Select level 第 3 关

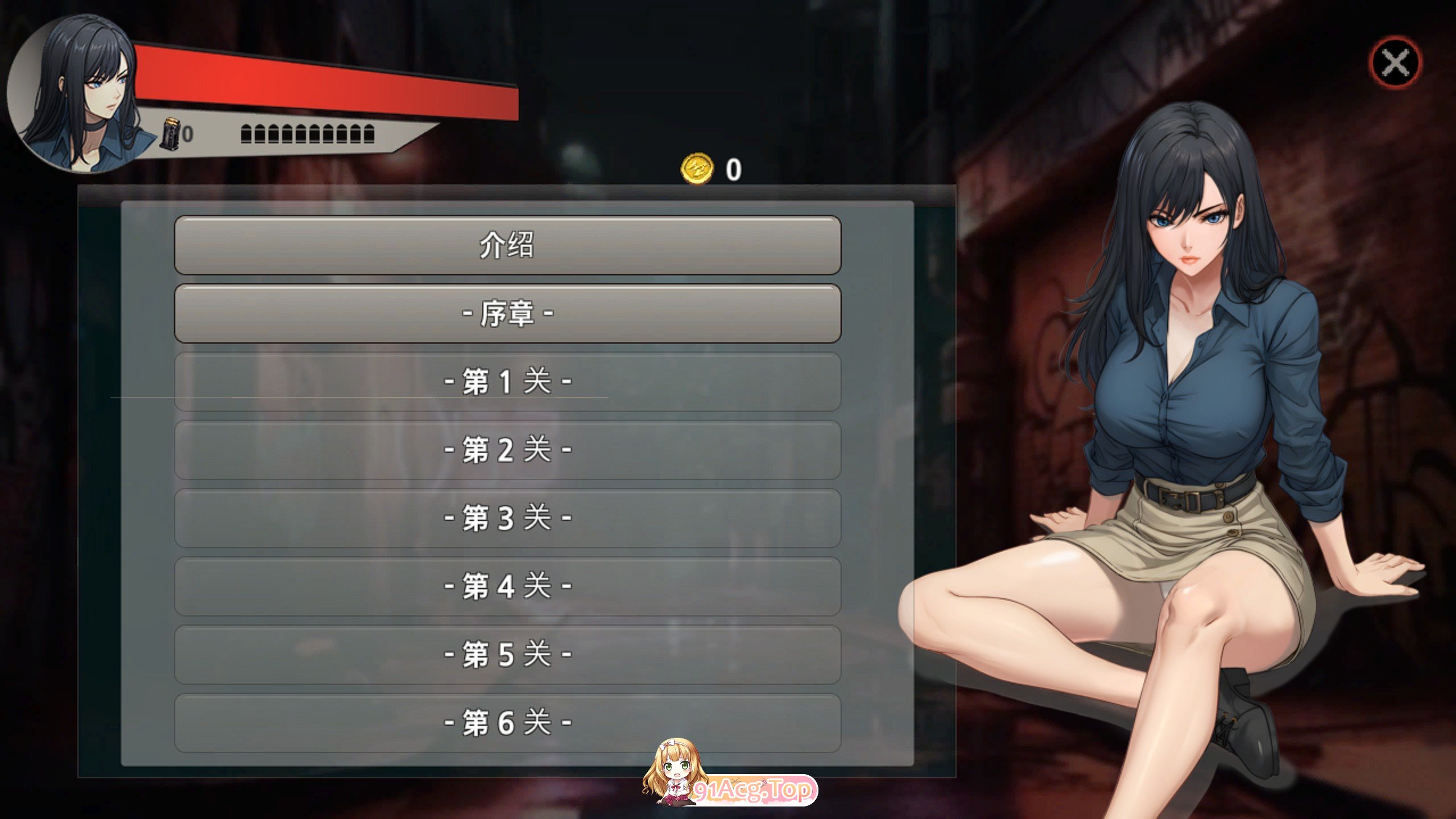[507, 518]
